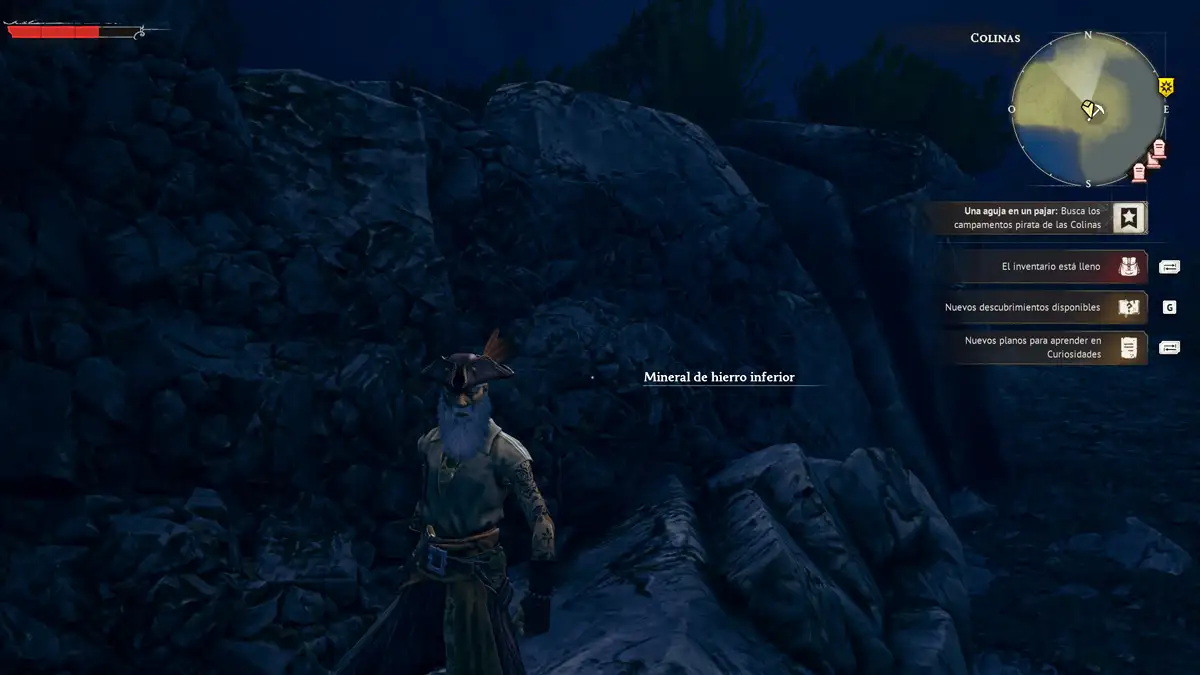This screenshot has height=675, width=1200.
Task: Open the circular Colinas minimap
Action: tap(1088, 110)
